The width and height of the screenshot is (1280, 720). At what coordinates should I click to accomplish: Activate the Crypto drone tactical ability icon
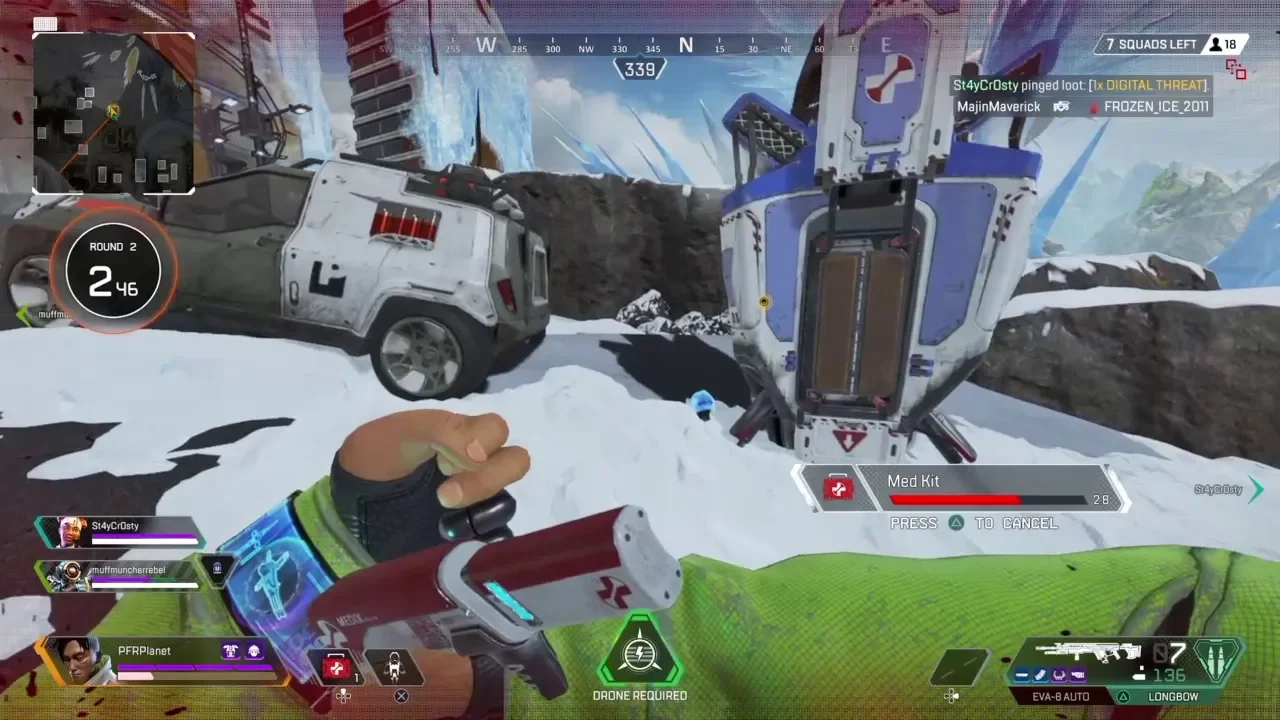click(394, 667)
